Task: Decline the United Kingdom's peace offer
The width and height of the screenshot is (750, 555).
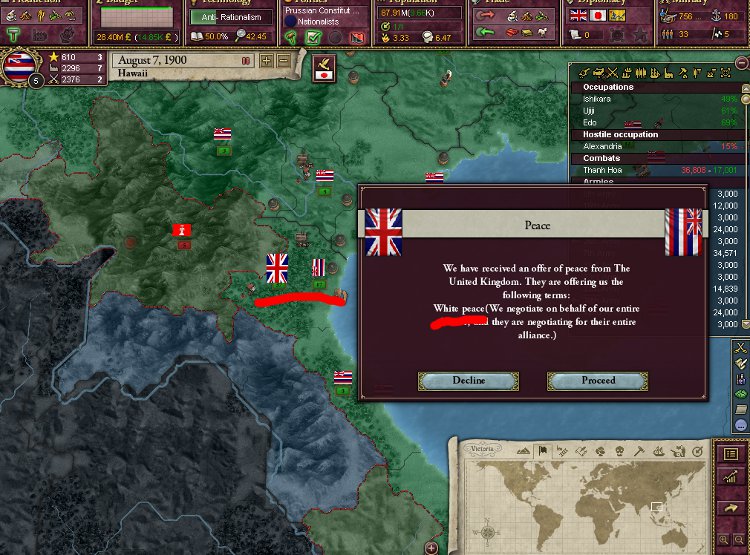Action: [x=469, y=381]
